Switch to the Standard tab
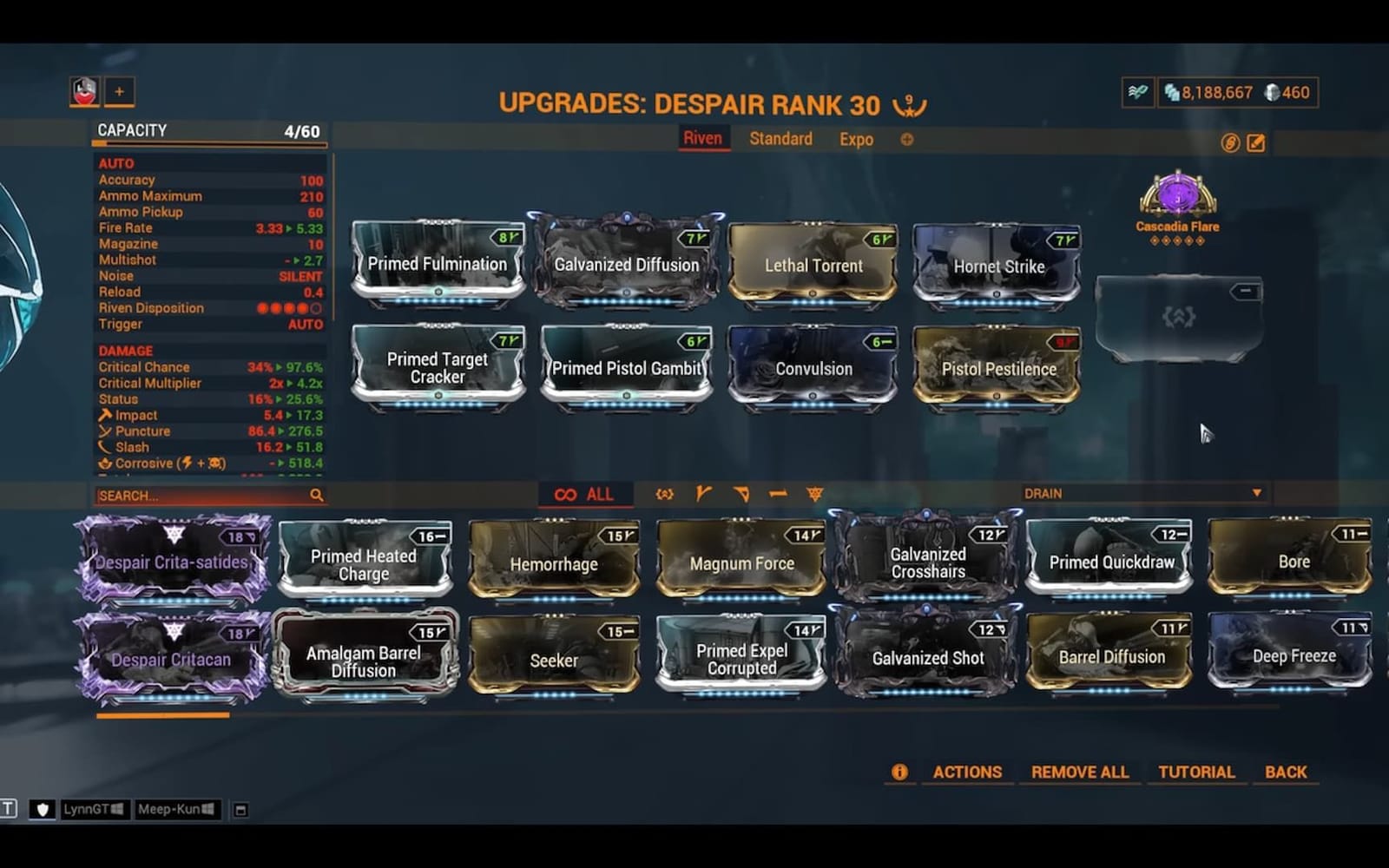Image resolution: width=1389 pixels, height=868 pixels. pos(779,139)
